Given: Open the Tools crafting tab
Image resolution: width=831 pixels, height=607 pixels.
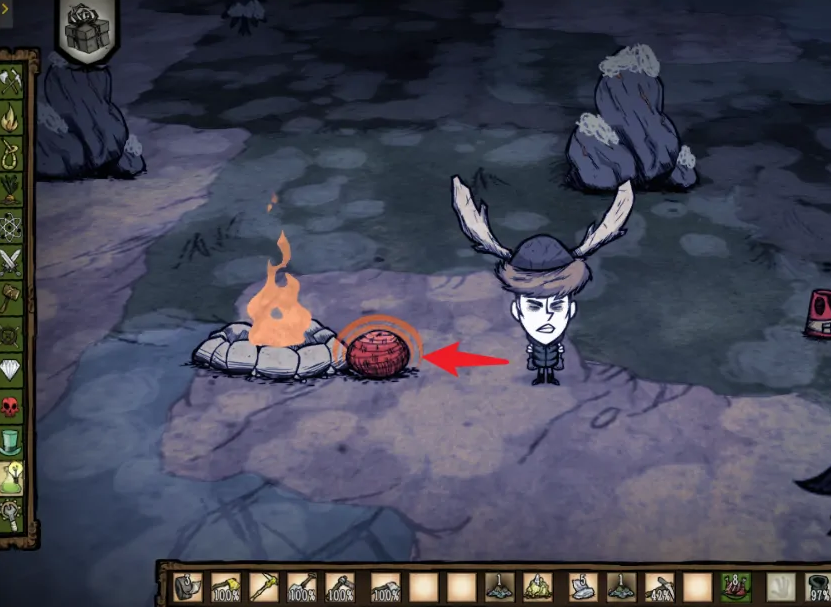Looking at the screenshot, I should tap(13, 79).
